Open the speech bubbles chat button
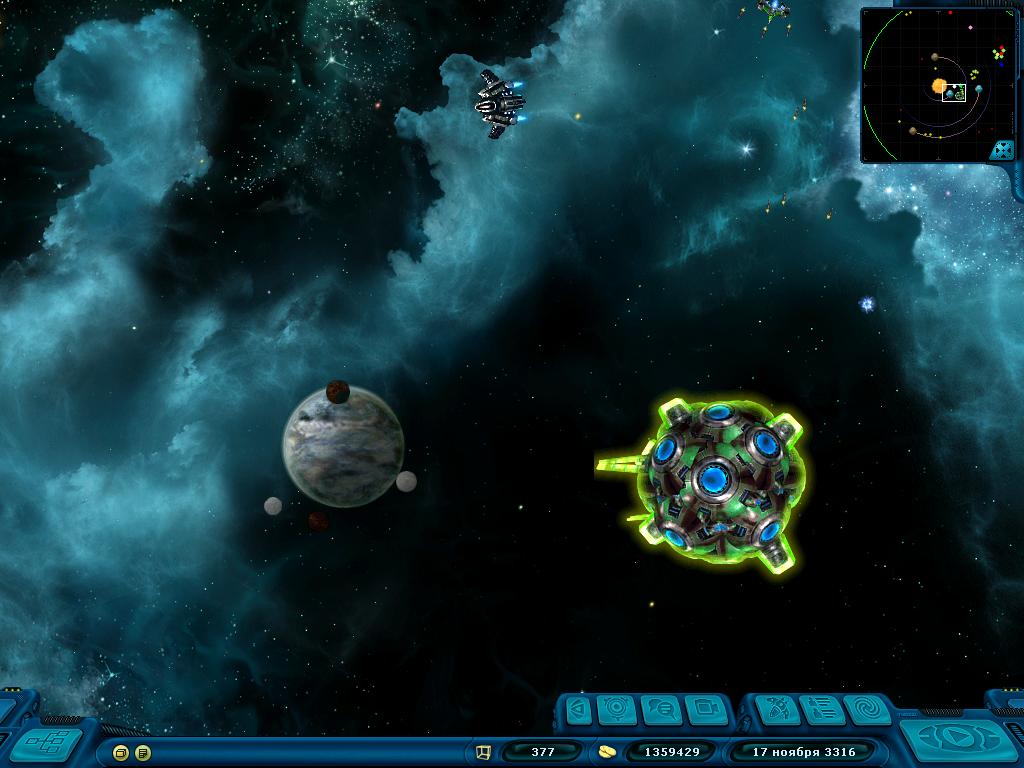Image resolution: width=1024 pixels, height=768 pixels. pos(660,710)
